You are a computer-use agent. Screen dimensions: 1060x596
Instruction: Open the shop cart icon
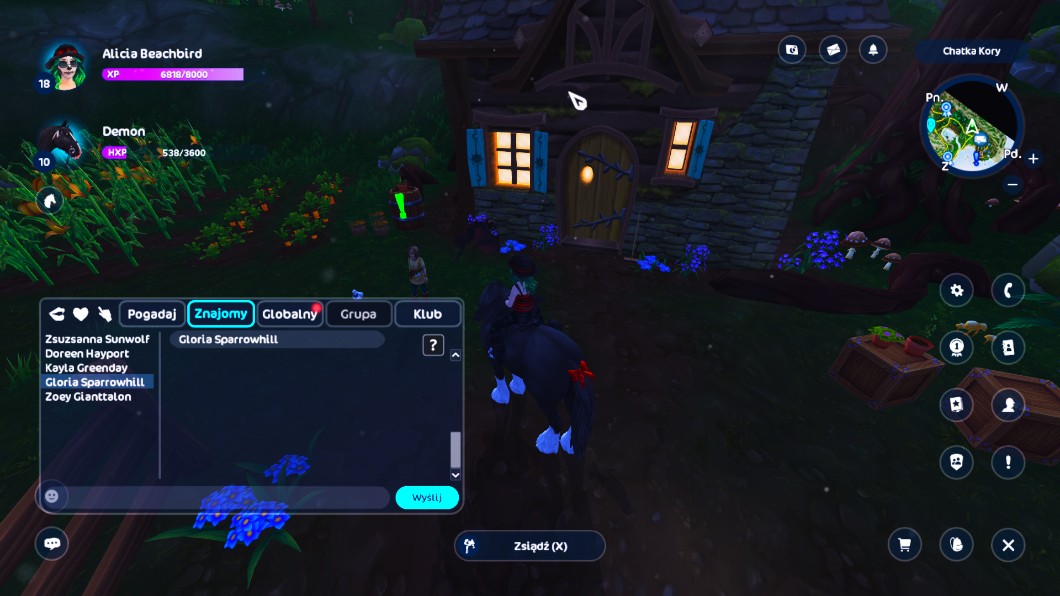coord(905,545)
